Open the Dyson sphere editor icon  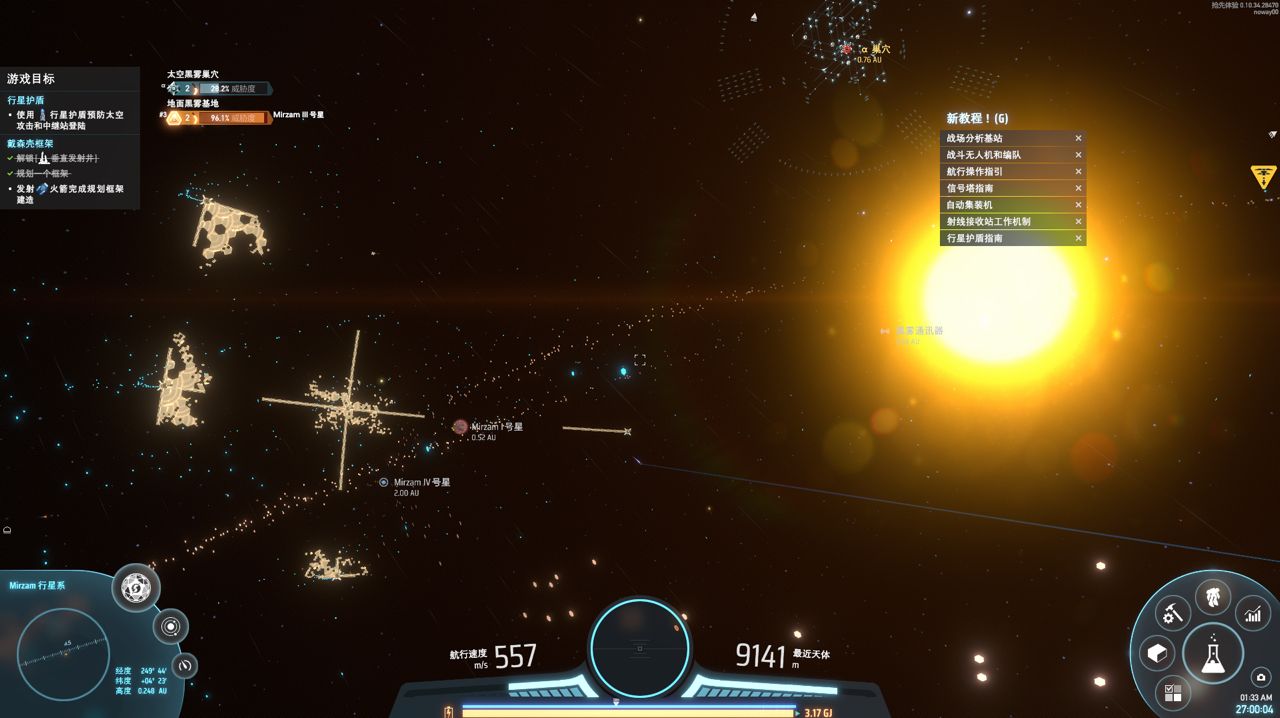tap(136, 588)
